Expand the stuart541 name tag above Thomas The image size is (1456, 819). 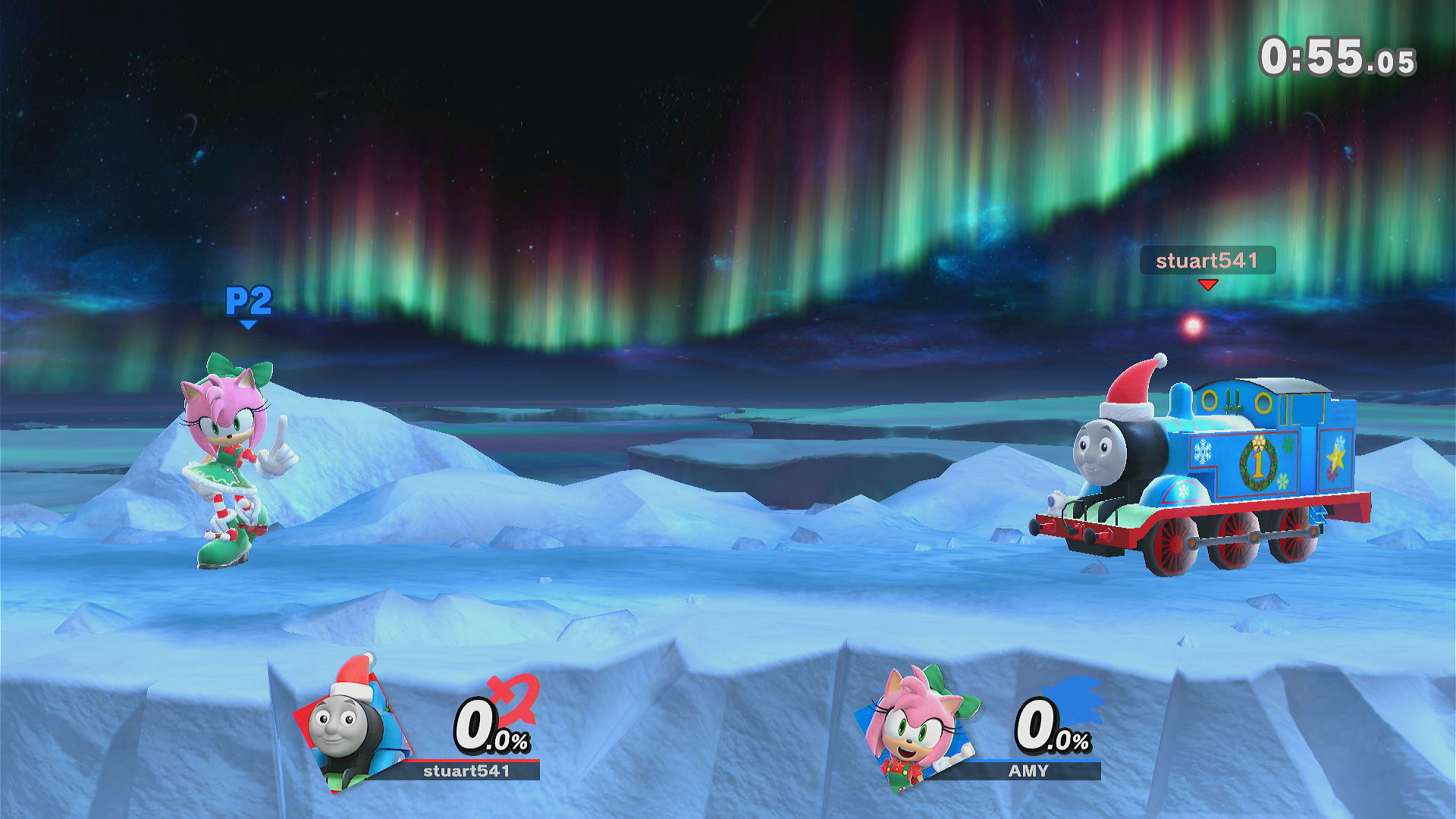[x=1208, y=262]
